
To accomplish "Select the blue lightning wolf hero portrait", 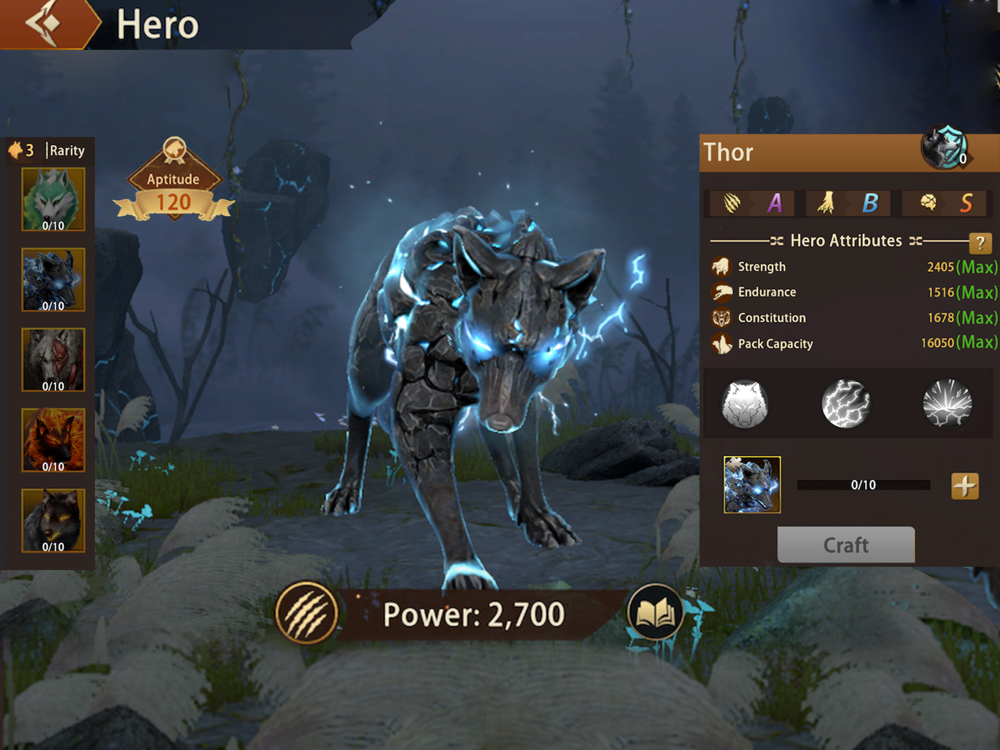I will pos(53,280).
